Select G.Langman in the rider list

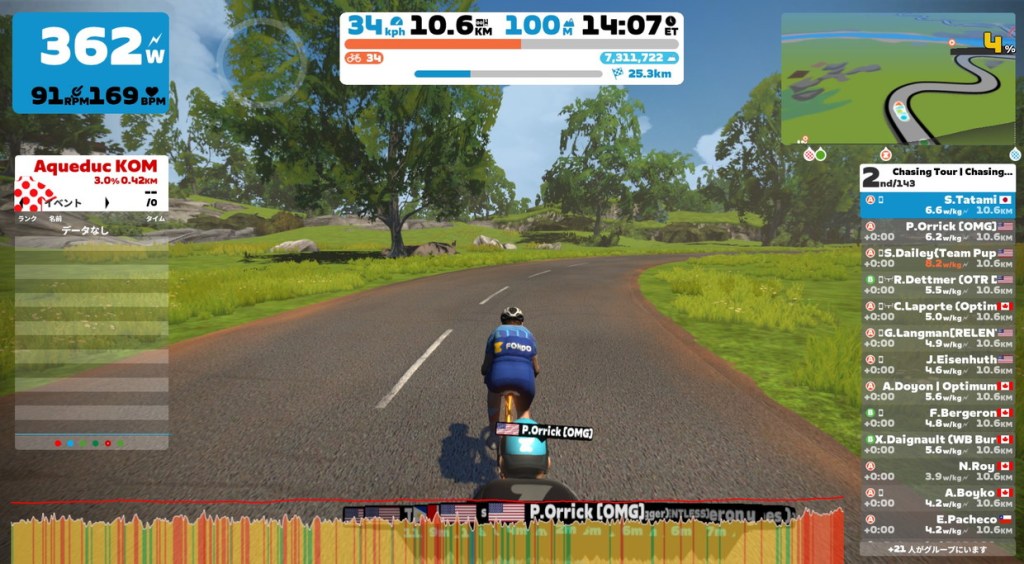tap(937, 338)
